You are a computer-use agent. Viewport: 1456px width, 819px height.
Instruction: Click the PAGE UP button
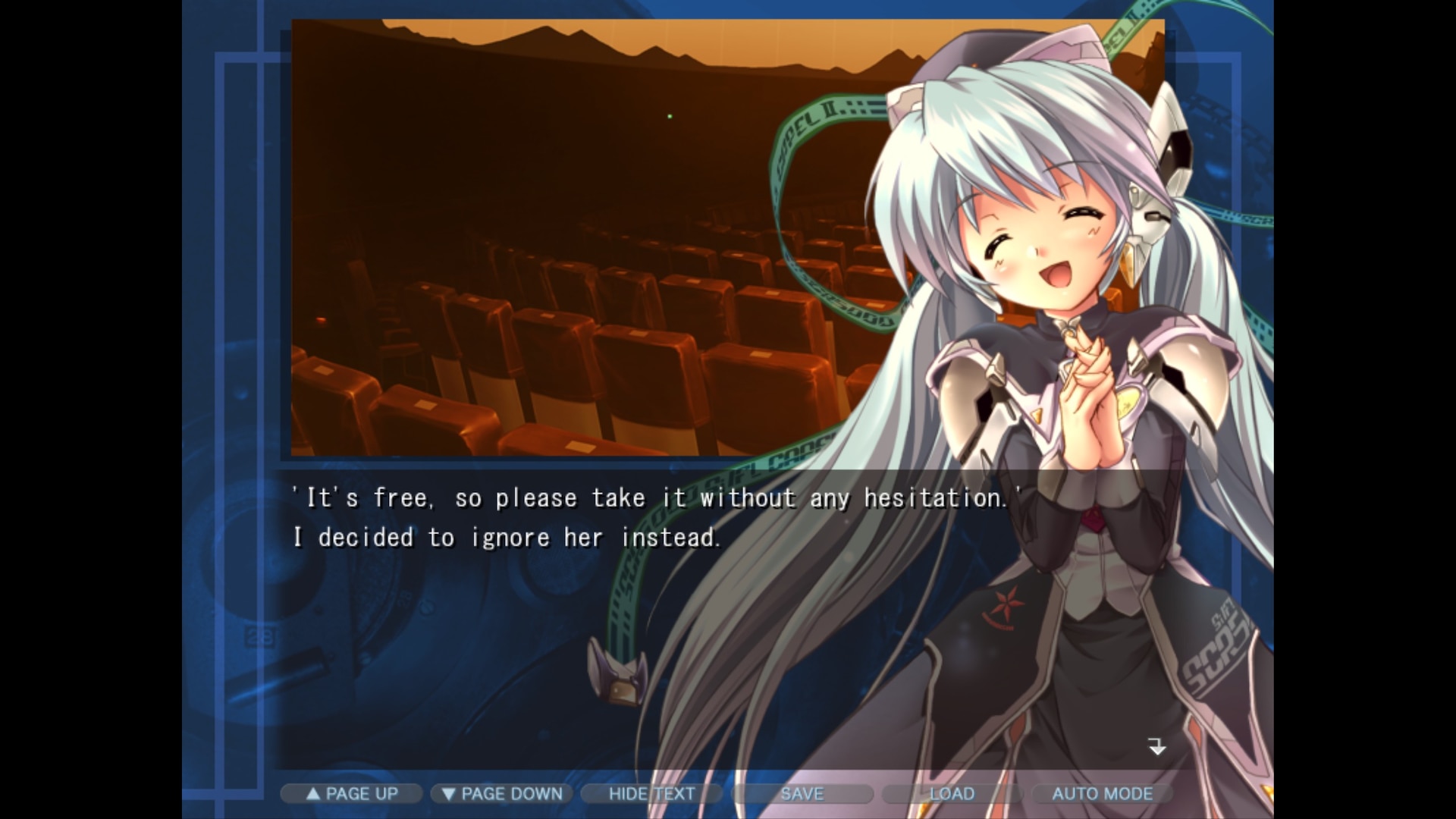(x=351, y=794)
